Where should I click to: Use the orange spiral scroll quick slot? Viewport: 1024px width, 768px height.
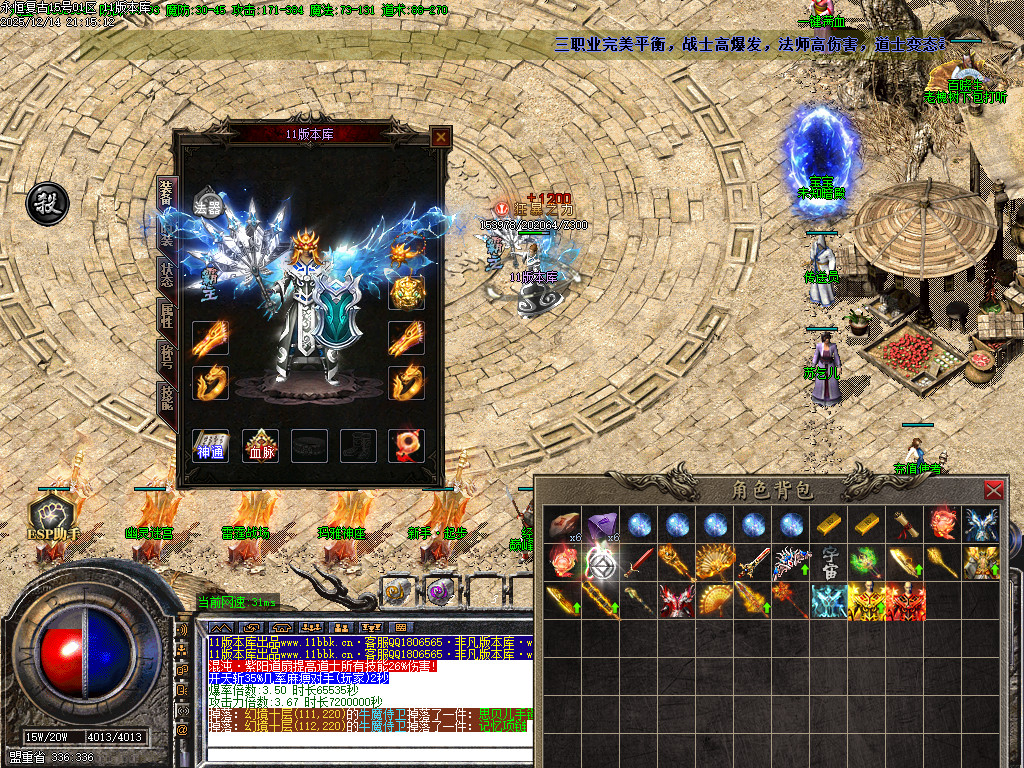click(397, 591)
